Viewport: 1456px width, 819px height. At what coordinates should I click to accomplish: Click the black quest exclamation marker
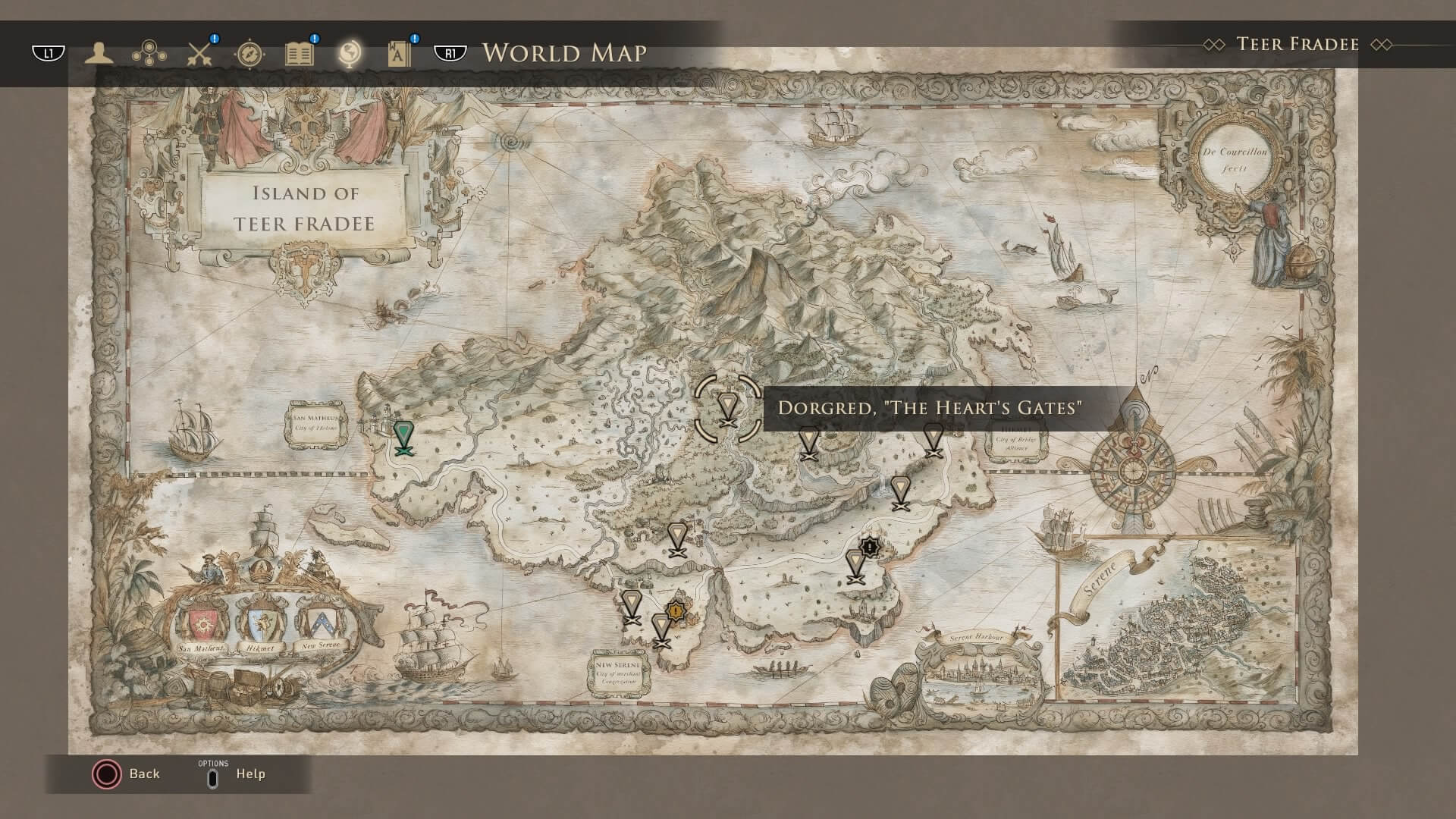871,546
